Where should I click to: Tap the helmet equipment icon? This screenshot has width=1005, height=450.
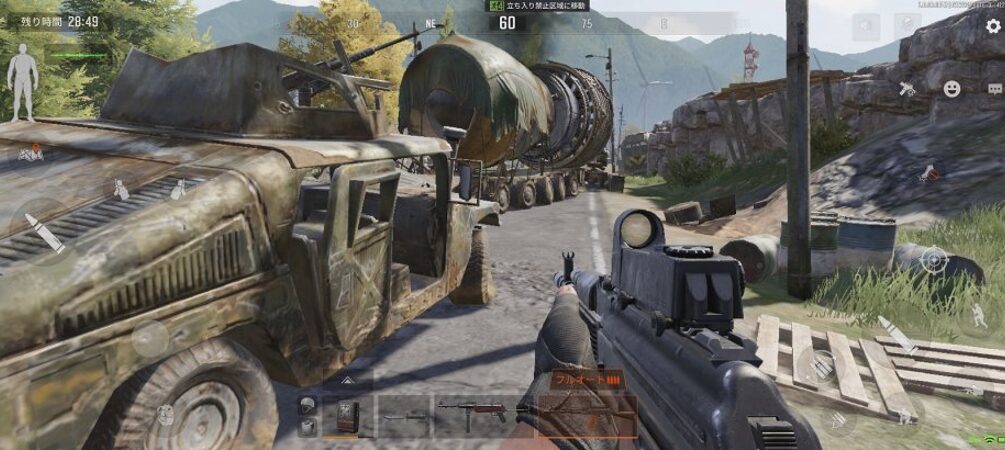click(308, 405)
